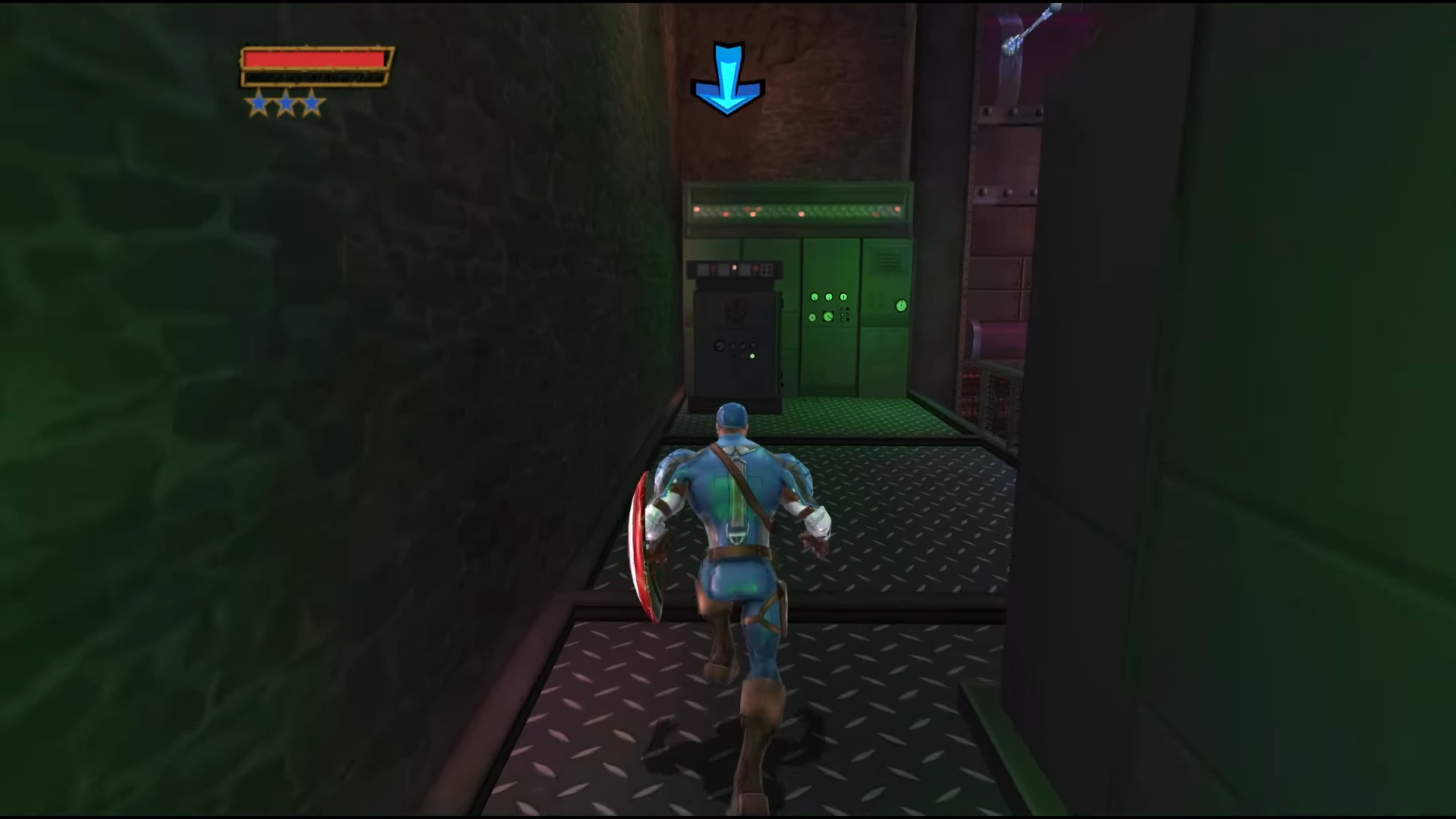Viewport: 1456px width, 819px height.
Task: Flip the small glowing green switch
Action: pyautogui.click(x=753, y=355)
